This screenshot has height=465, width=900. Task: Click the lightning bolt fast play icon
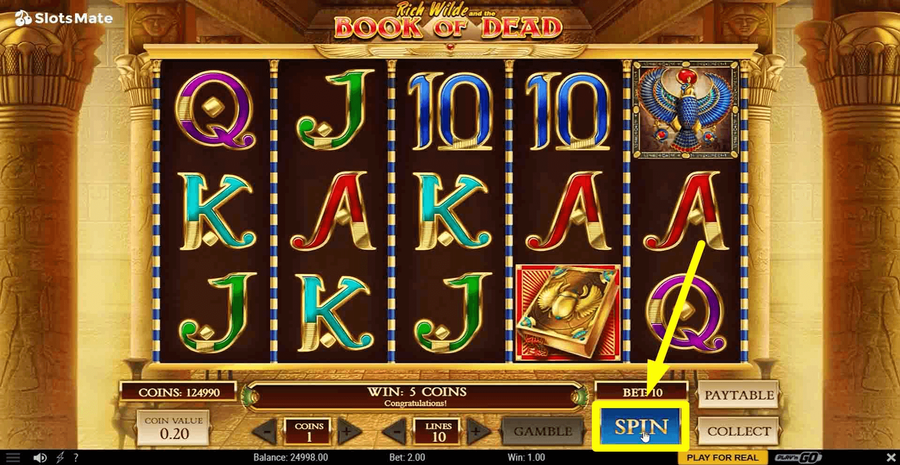[x=61, y=457]
